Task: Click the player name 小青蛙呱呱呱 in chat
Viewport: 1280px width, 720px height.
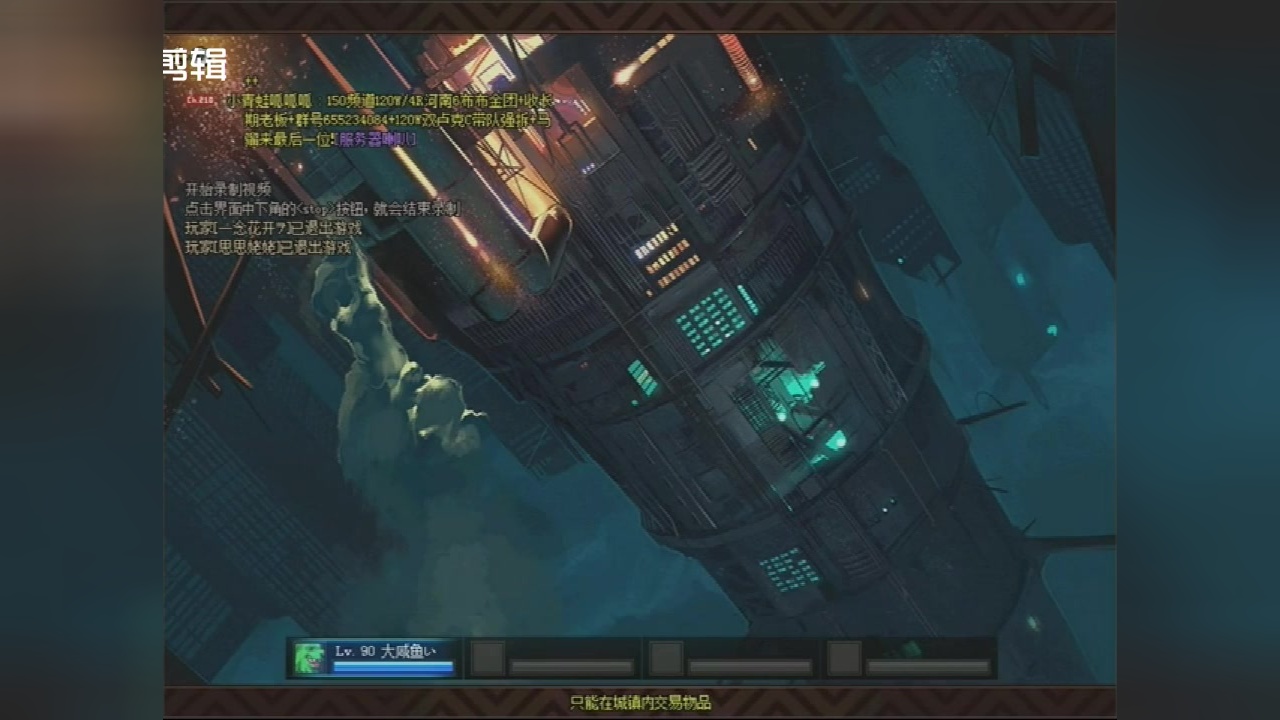Action: click(267, 101)
